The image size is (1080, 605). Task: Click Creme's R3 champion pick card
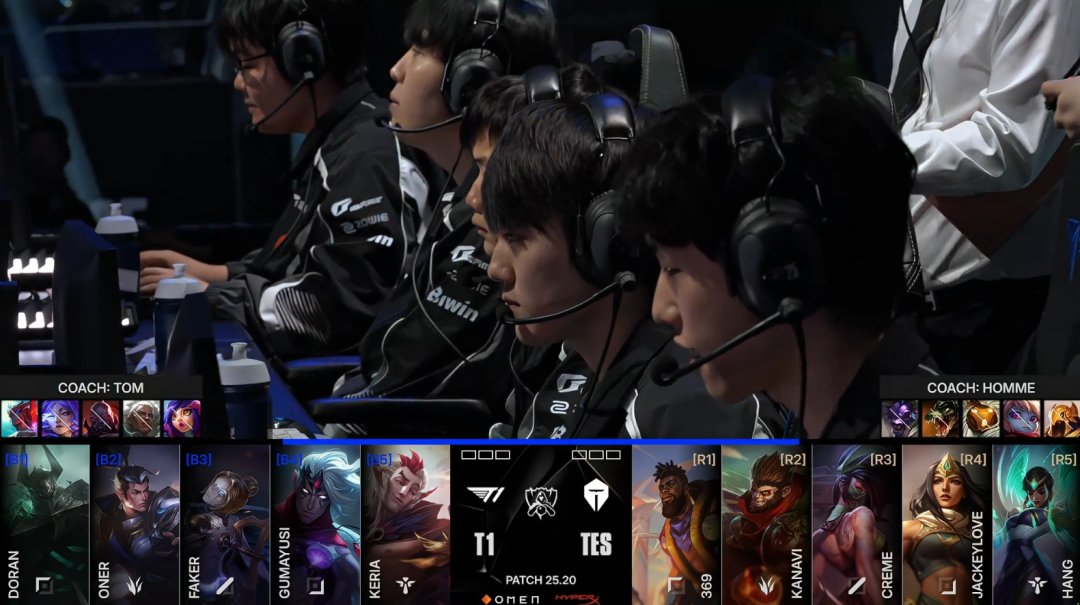coord(856,520)
